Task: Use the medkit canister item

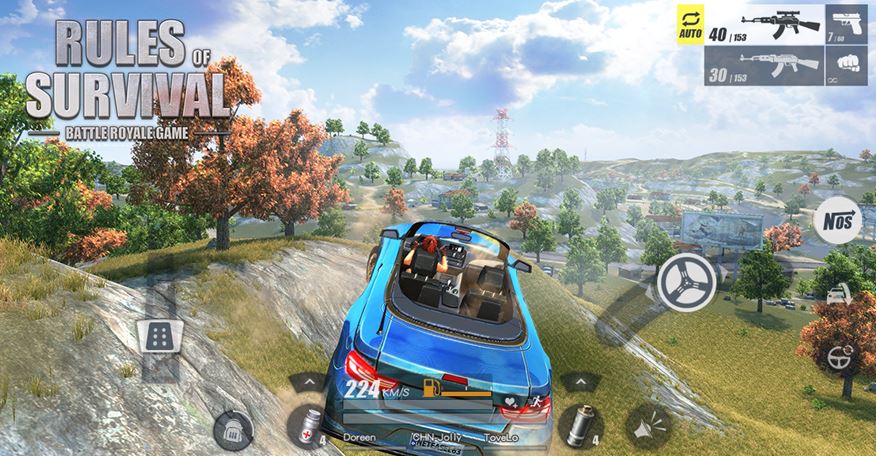Action: point(306,426)
